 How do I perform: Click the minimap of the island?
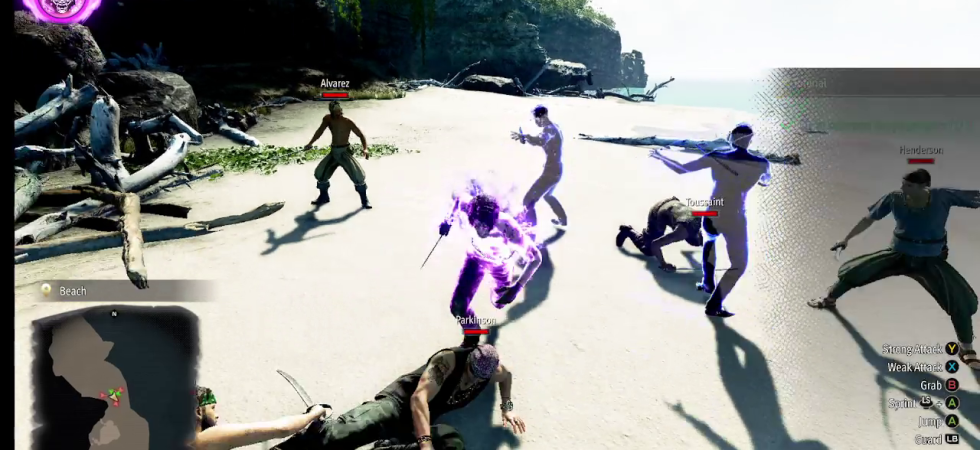(x=114, y=377)
